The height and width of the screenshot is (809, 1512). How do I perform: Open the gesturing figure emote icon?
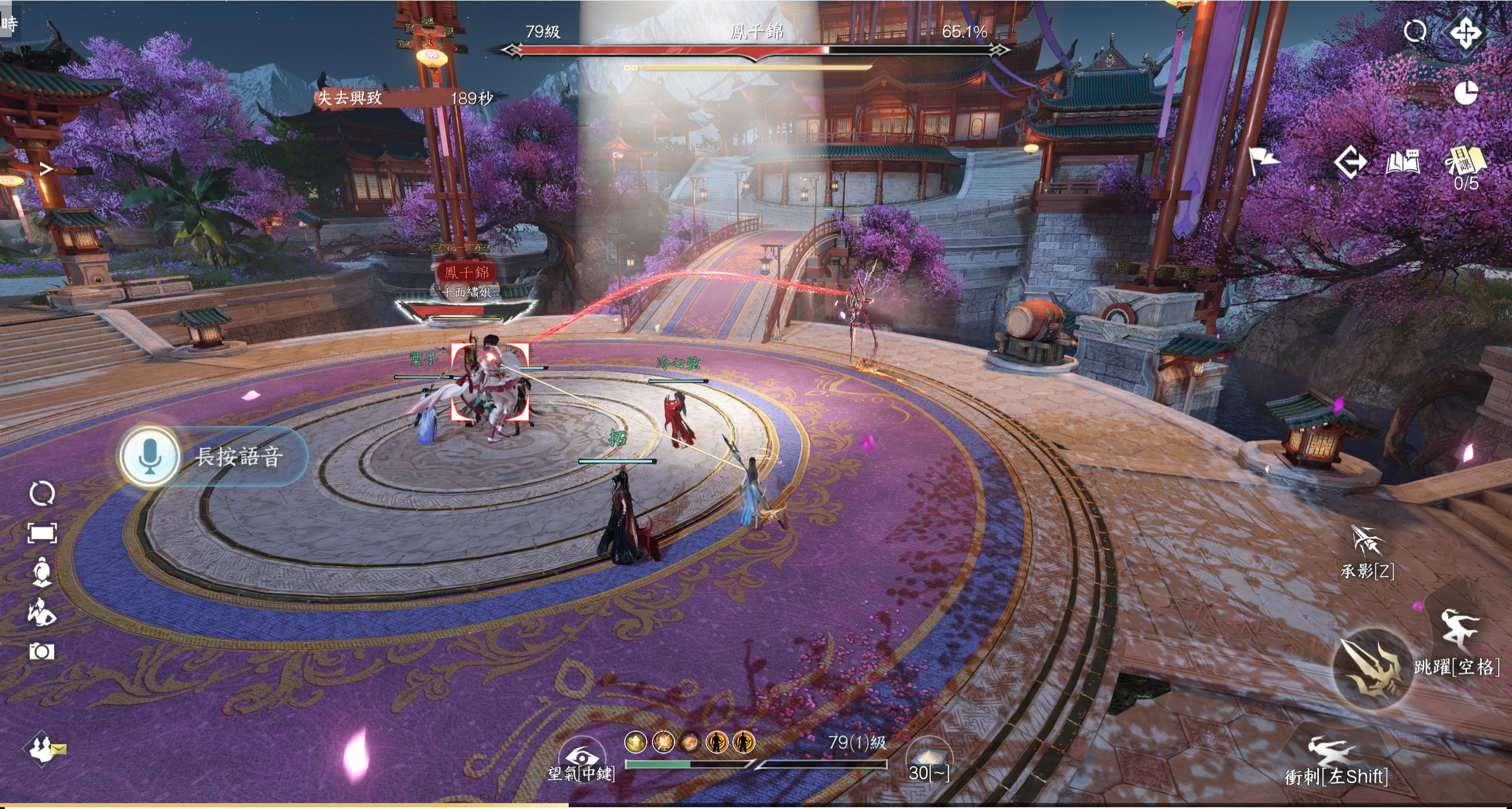(x=41, y=611)
